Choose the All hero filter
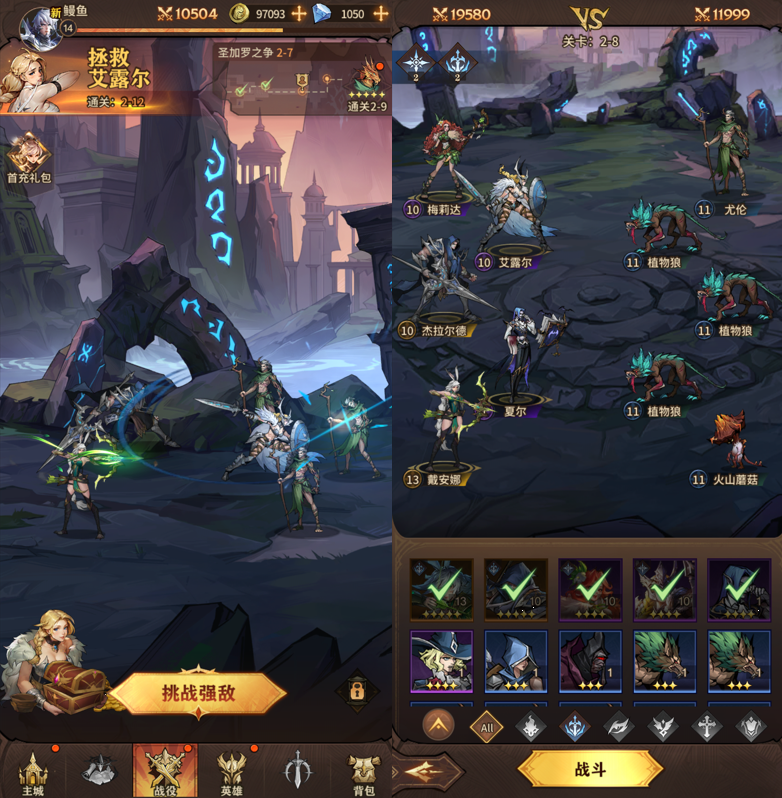 pos(486,727)
